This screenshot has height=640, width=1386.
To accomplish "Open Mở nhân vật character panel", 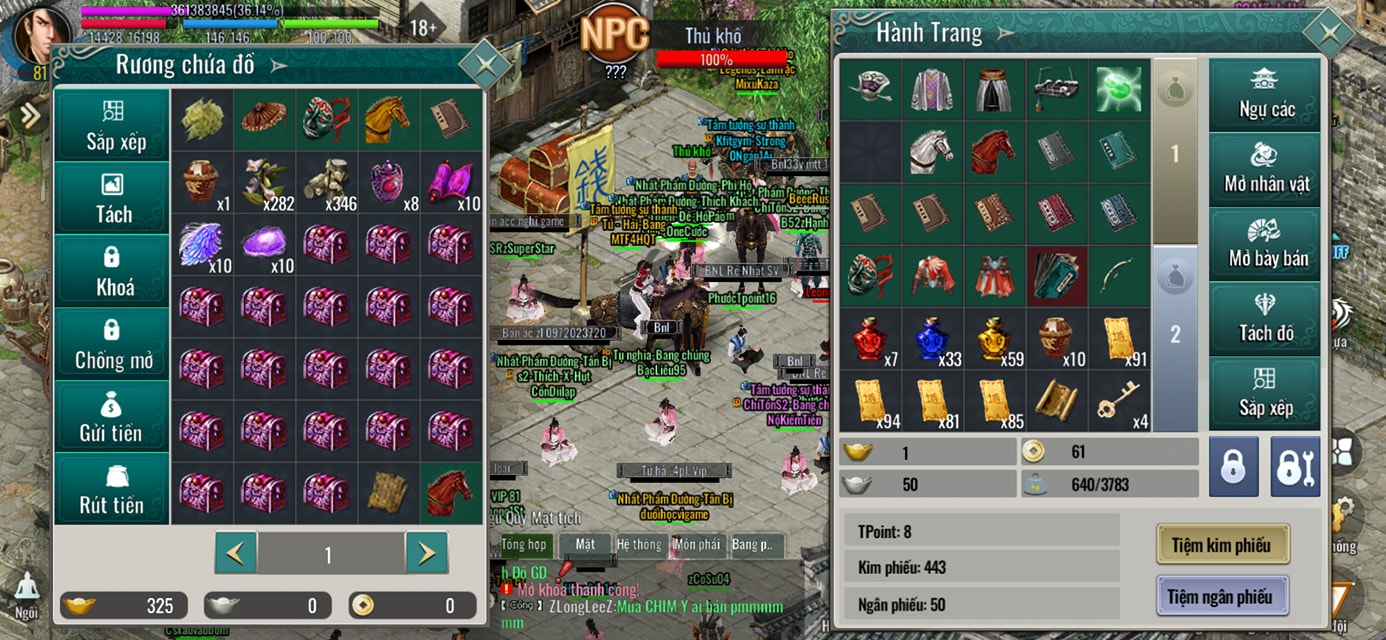I will (x=1266, y=169).
